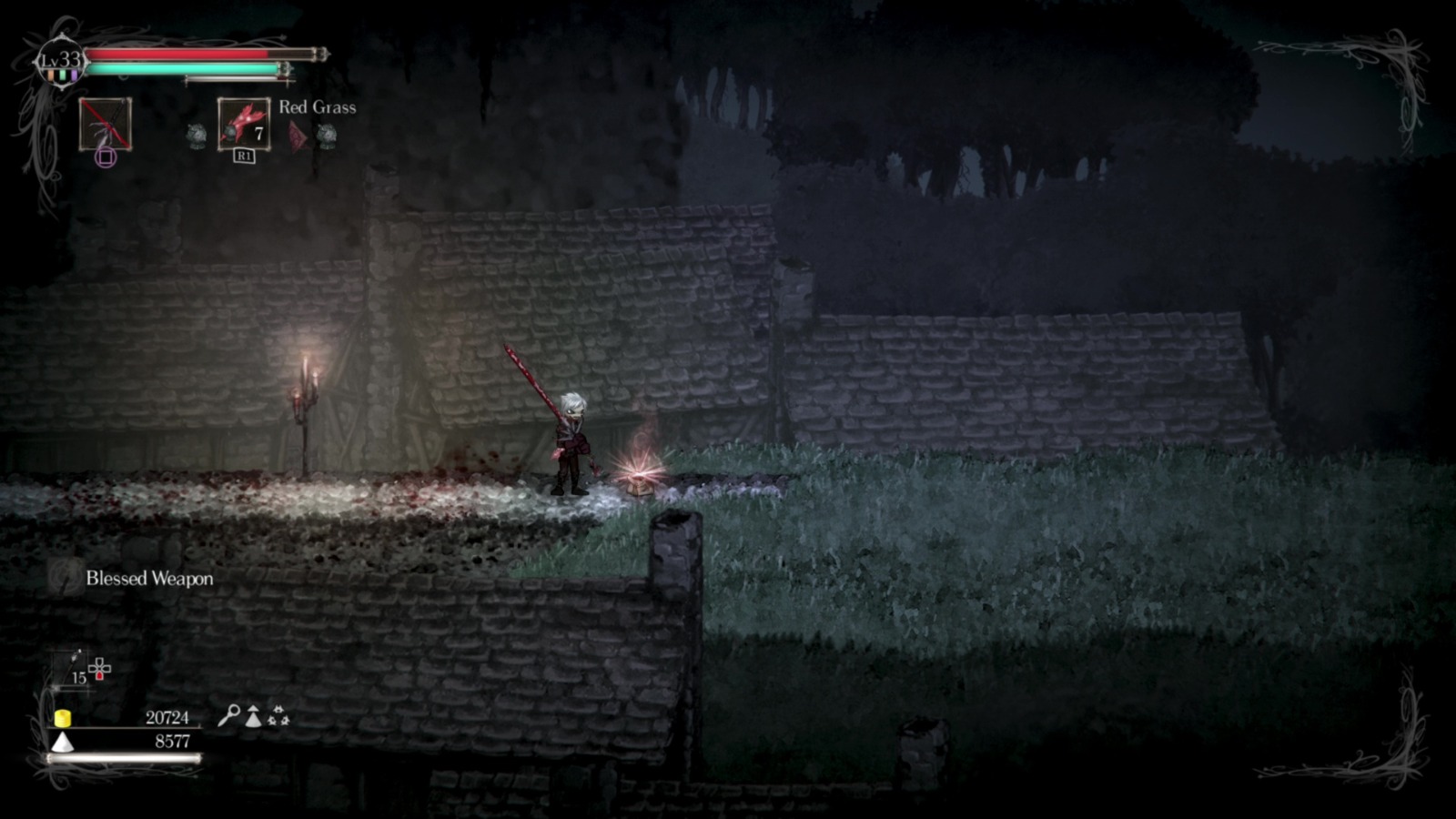
Task: Click the Red Grass item name label
Action: coord(318,108)
